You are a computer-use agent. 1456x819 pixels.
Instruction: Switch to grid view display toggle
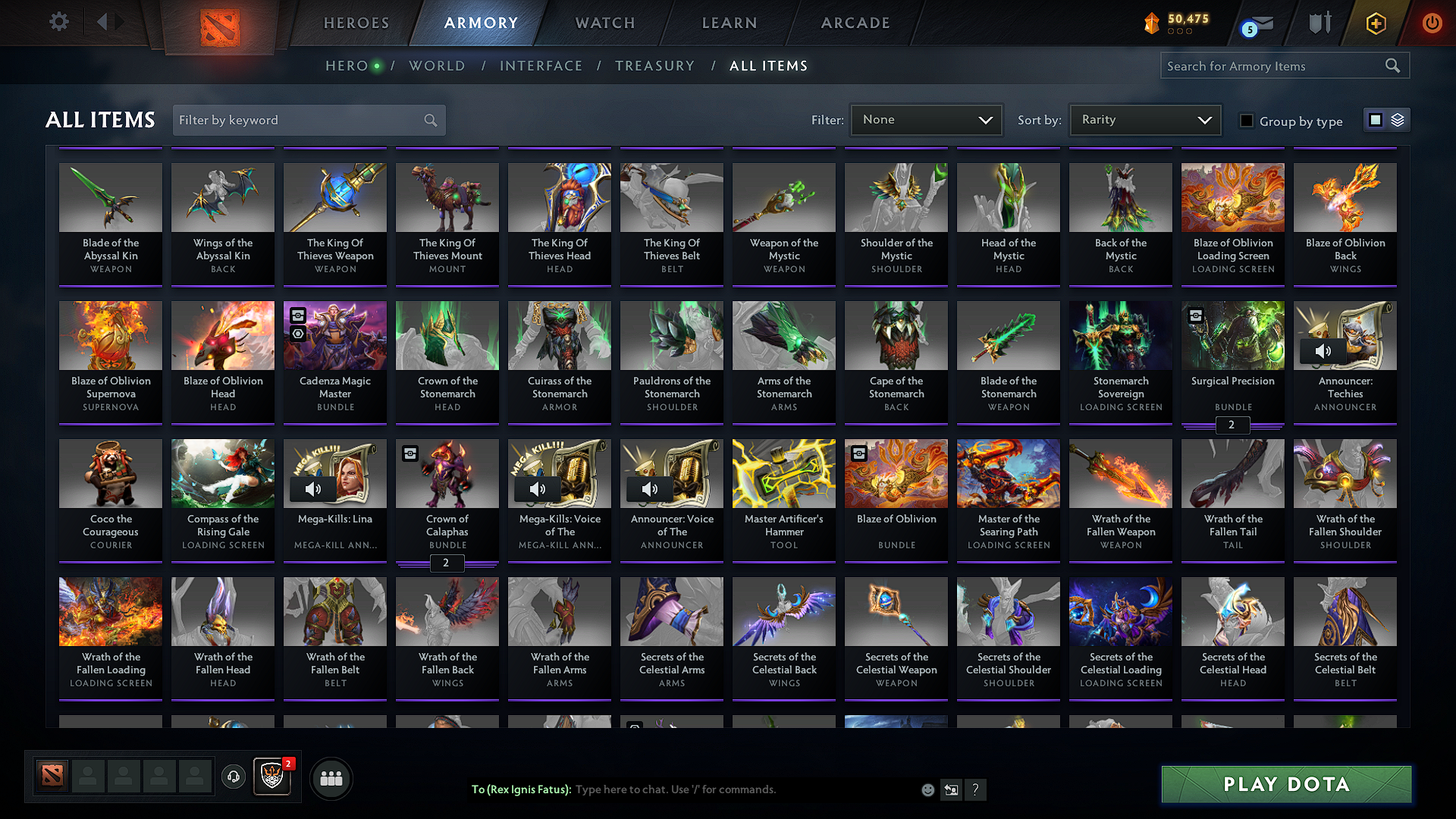[1375, 119]
